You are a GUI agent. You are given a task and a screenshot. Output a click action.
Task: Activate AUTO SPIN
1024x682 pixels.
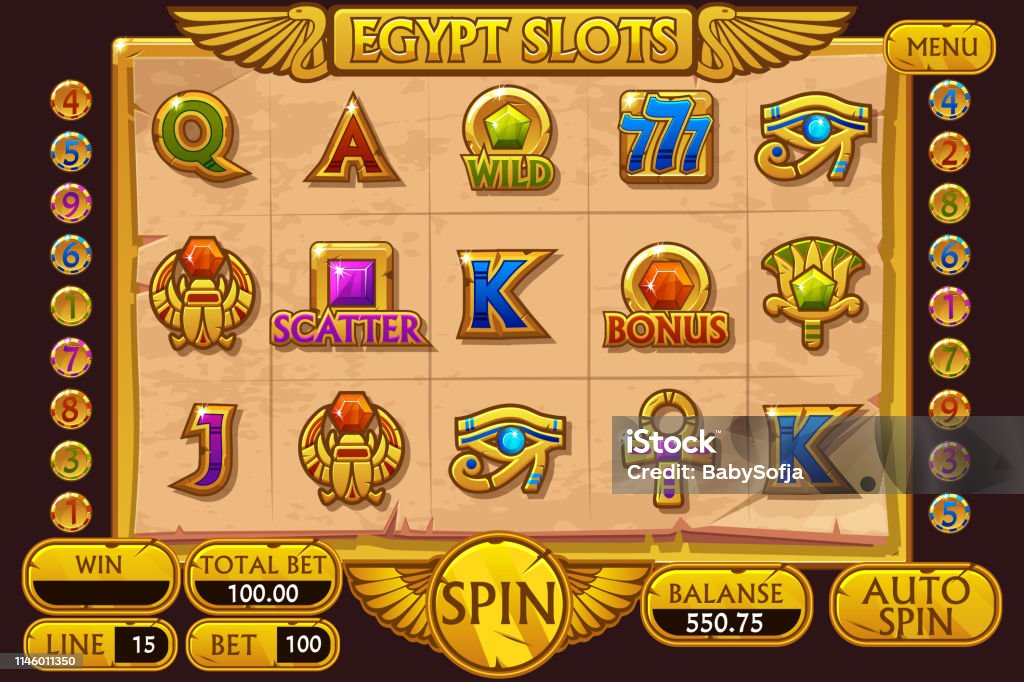pos(915,604)
